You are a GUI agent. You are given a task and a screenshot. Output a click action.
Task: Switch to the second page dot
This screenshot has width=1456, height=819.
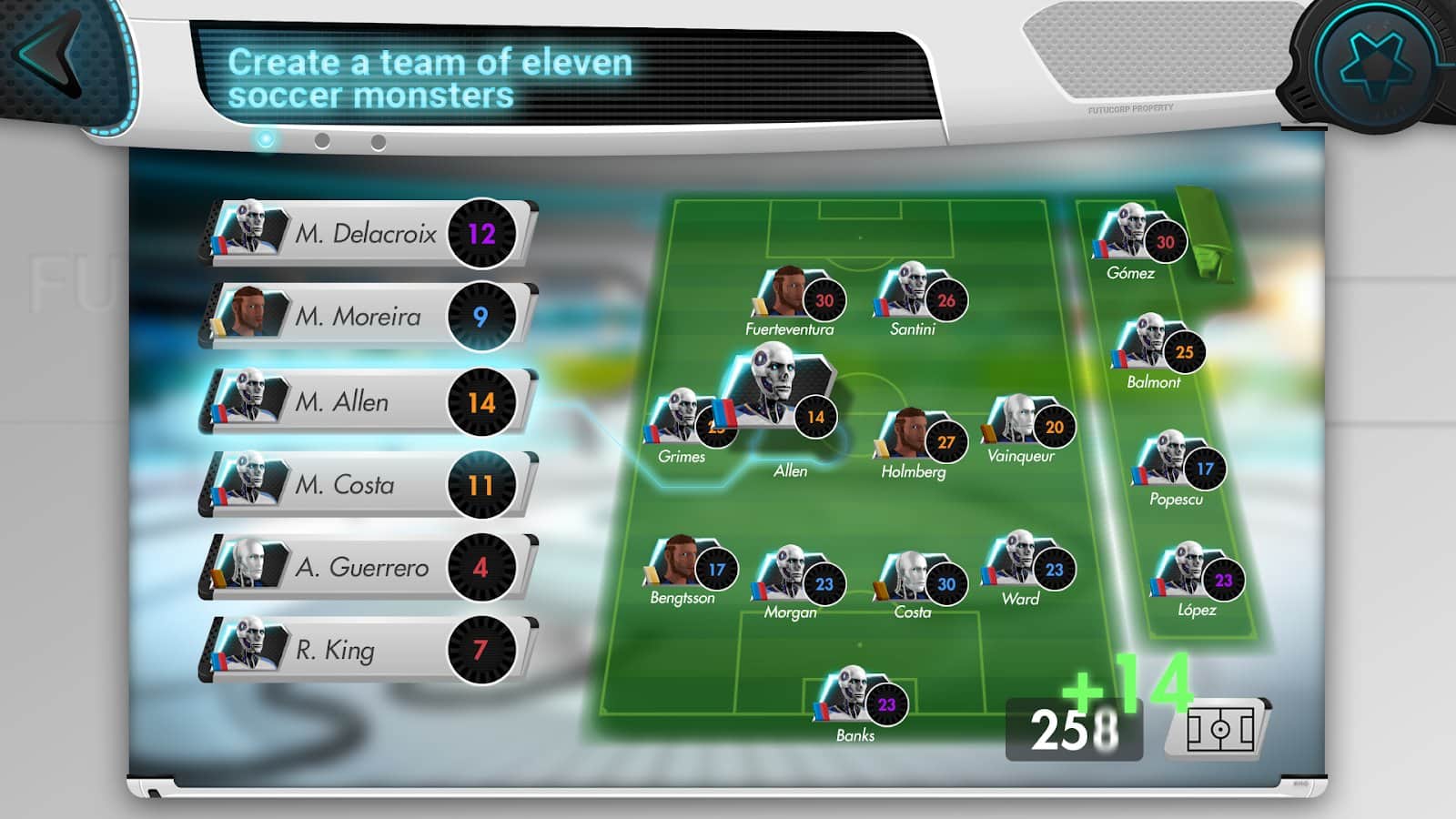pos(322,141)
